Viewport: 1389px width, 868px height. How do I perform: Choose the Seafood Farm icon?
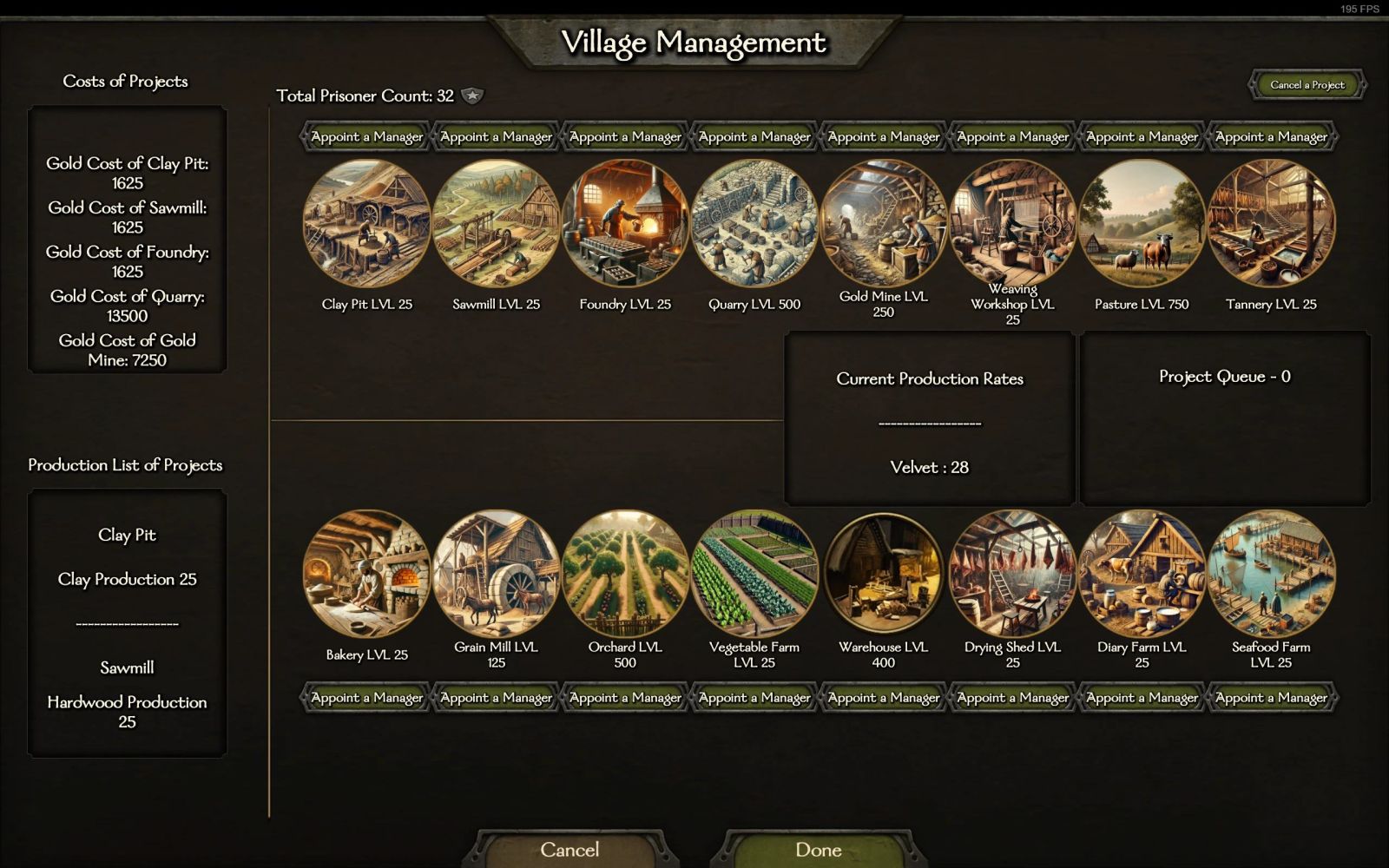coord(1271,574)
